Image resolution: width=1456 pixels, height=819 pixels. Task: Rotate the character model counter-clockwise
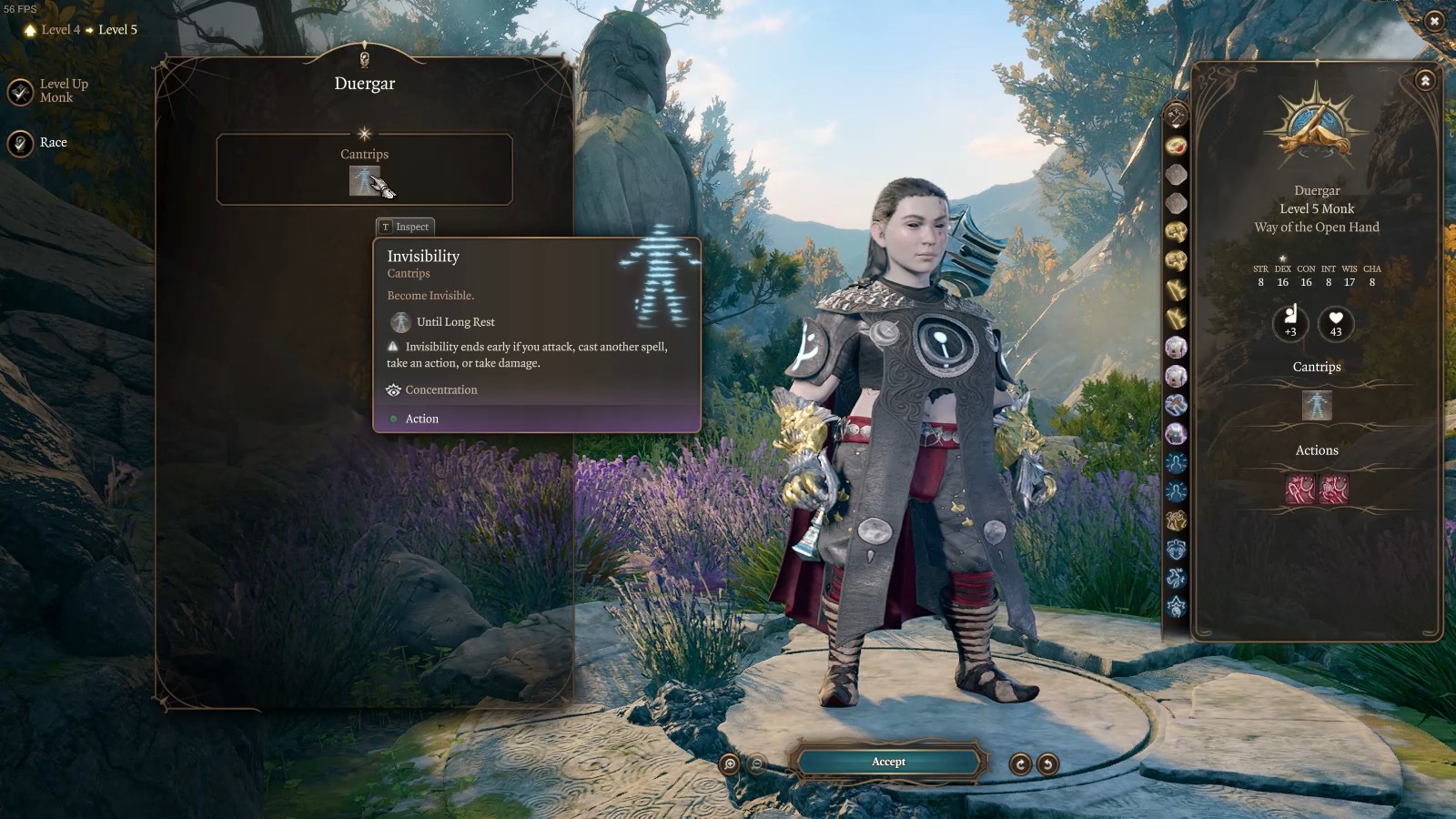click(1047, 764)
